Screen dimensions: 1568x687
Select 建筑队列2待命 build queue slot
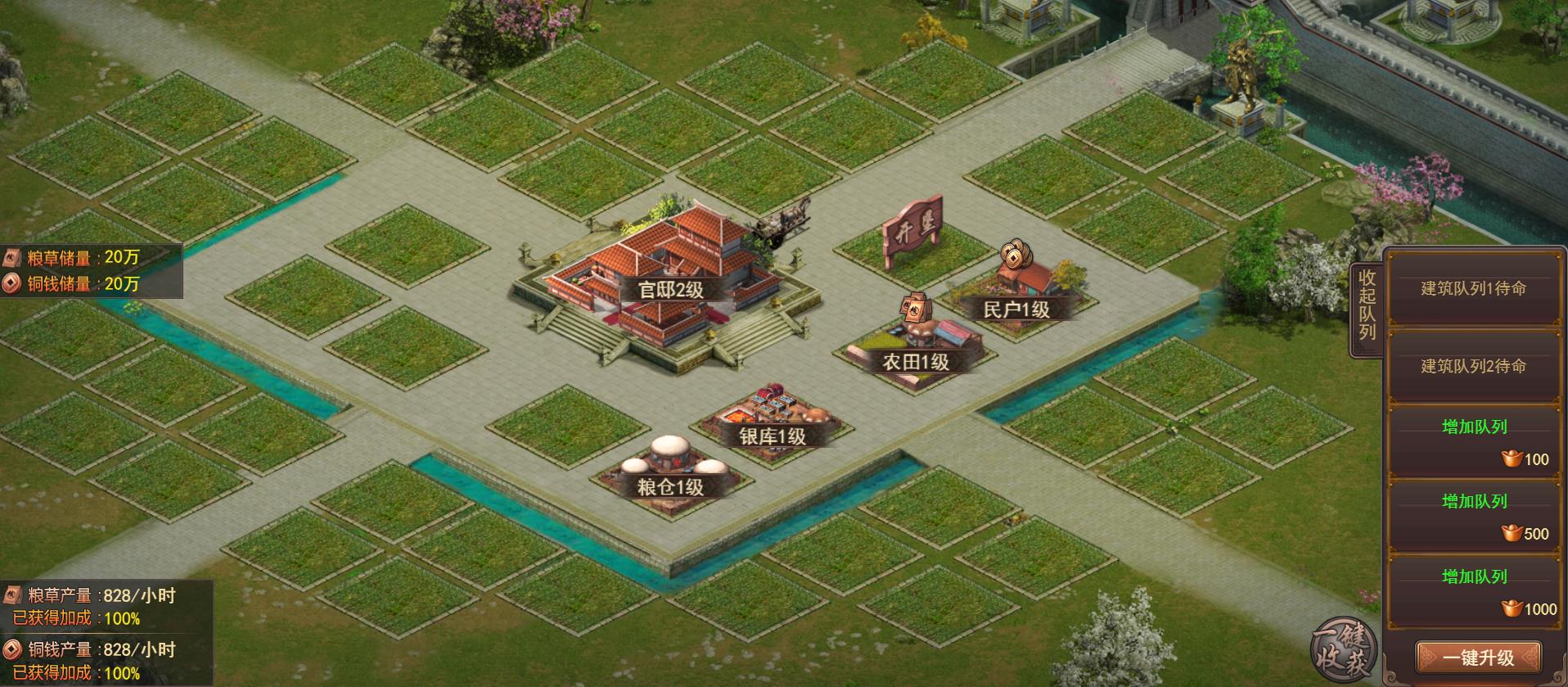click(x=1473, y=367)
